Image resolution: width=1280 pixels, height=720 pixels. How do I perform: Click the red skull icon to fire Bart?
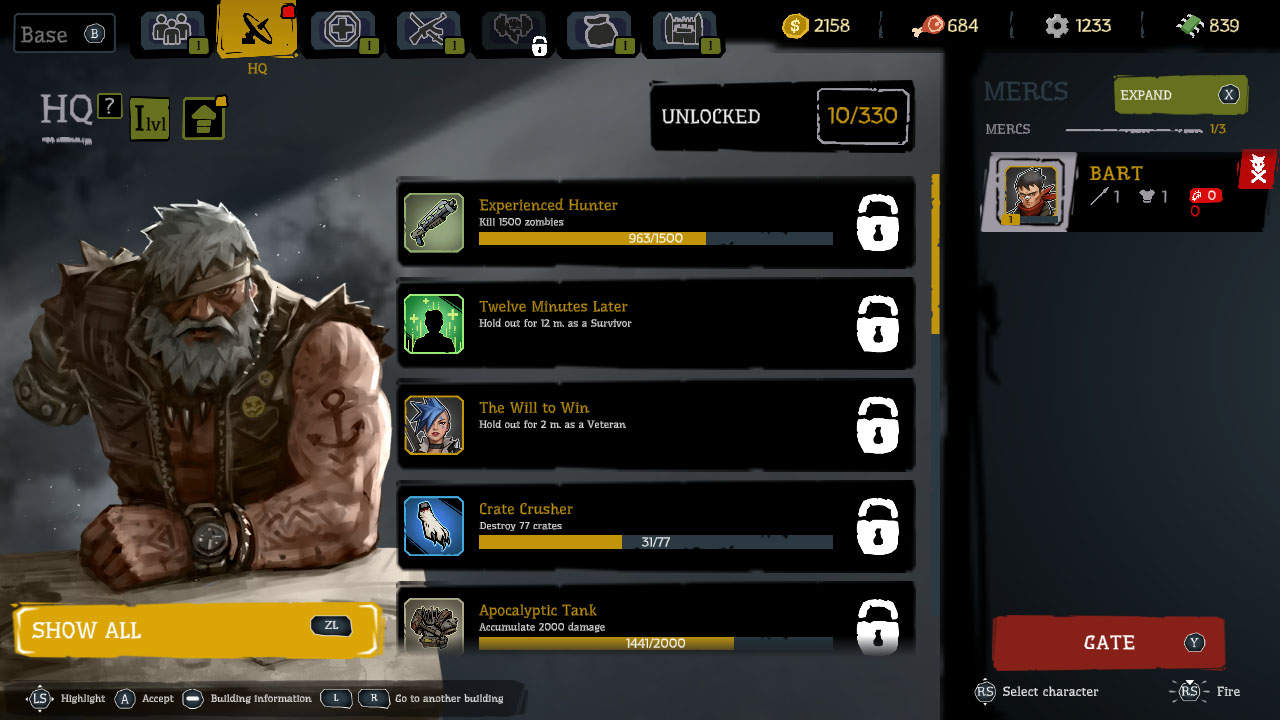click(x=1257, y=170)
